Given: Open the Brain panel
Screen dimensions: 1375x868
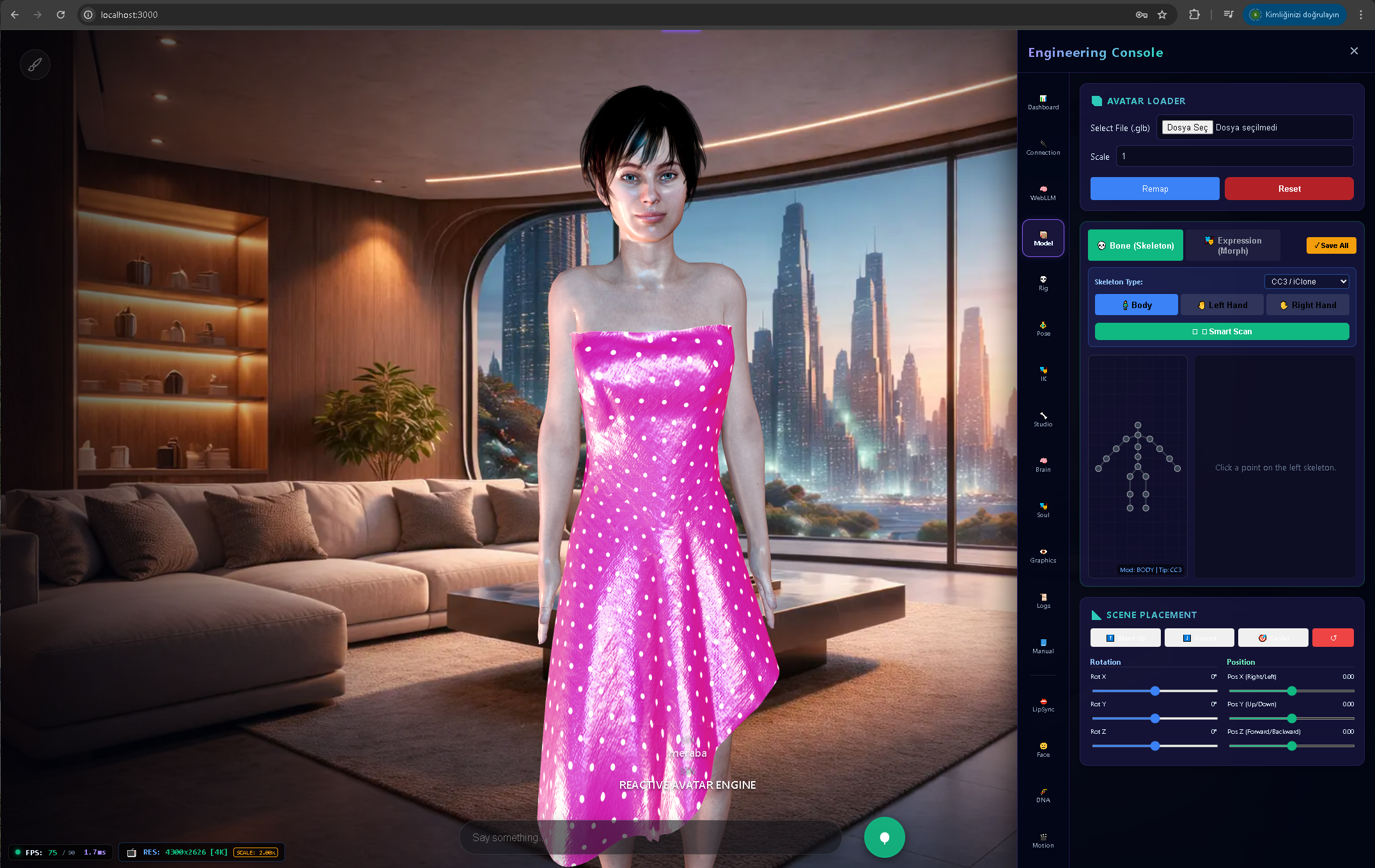Looking at the screenshot, I should coord(1043,463).
